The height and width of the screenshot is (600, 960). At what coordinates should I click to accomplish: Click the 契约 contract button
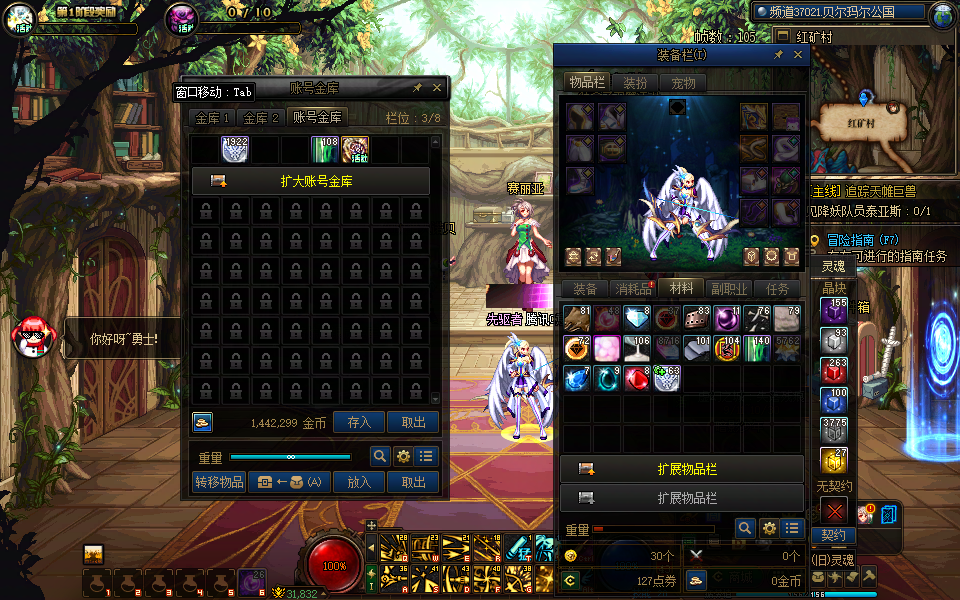[833, 536]
